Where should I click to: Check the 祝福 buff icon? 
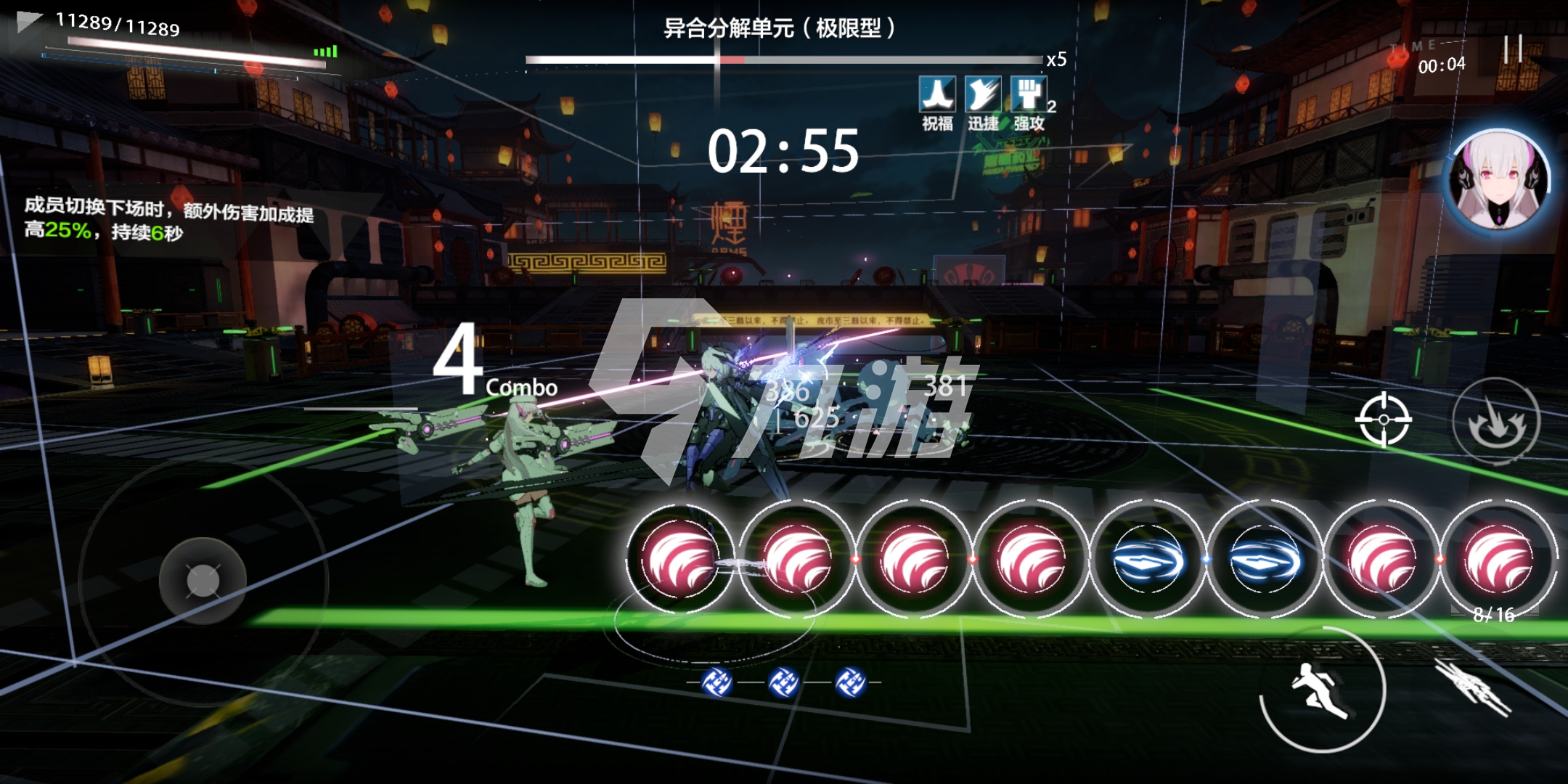(937, 95)
